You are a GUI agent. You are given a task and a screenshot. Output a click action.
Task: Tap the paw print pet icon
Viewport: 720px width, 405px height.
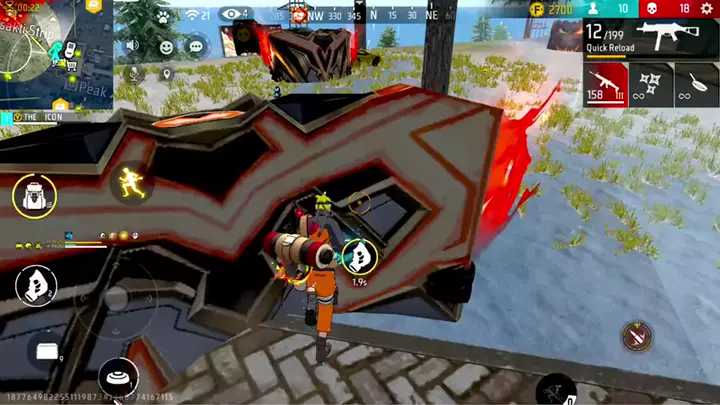(162, 17)
